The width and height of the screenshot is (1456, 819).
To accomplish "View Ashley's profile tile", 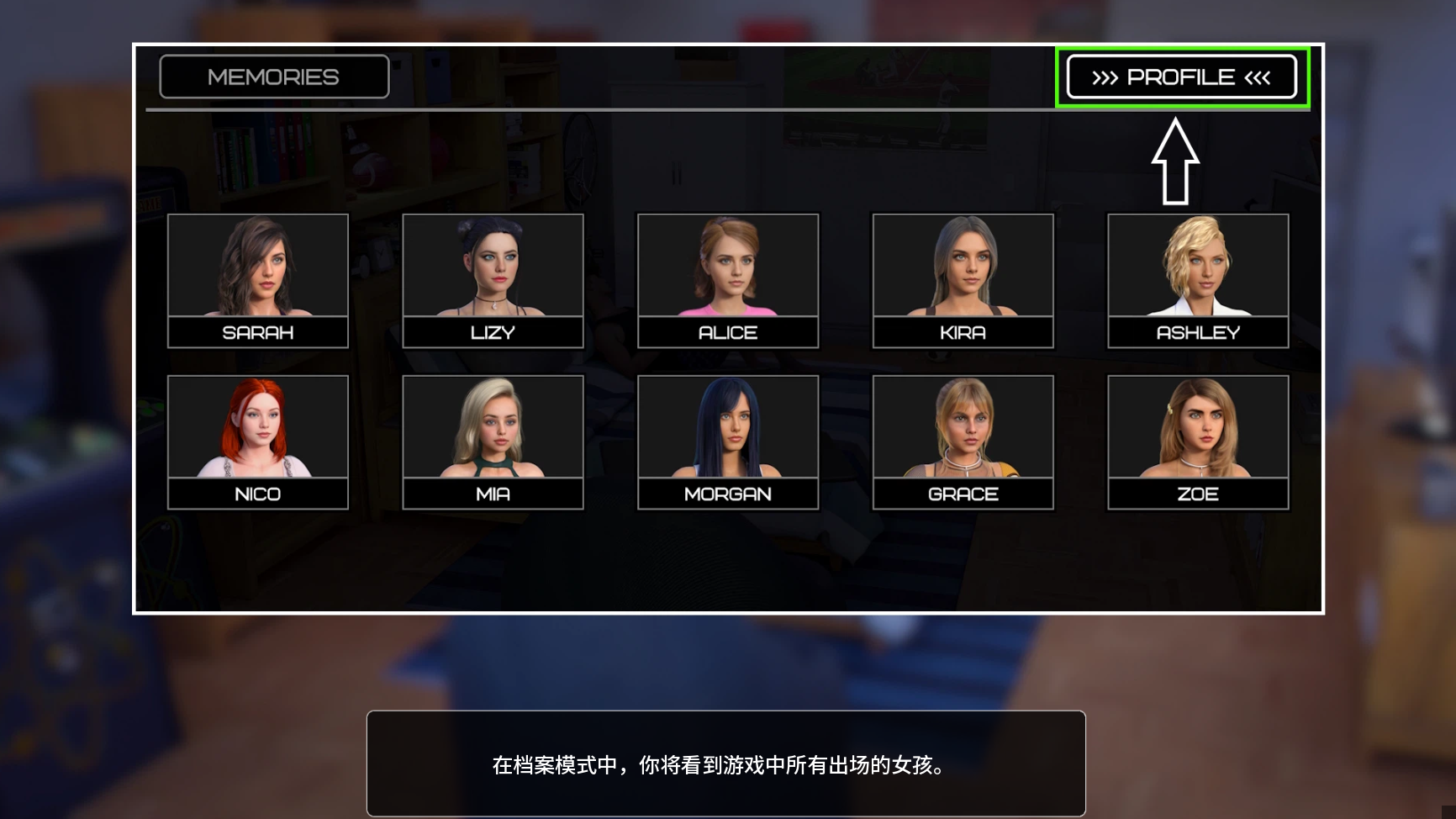I will click(x=1198, y=280).
